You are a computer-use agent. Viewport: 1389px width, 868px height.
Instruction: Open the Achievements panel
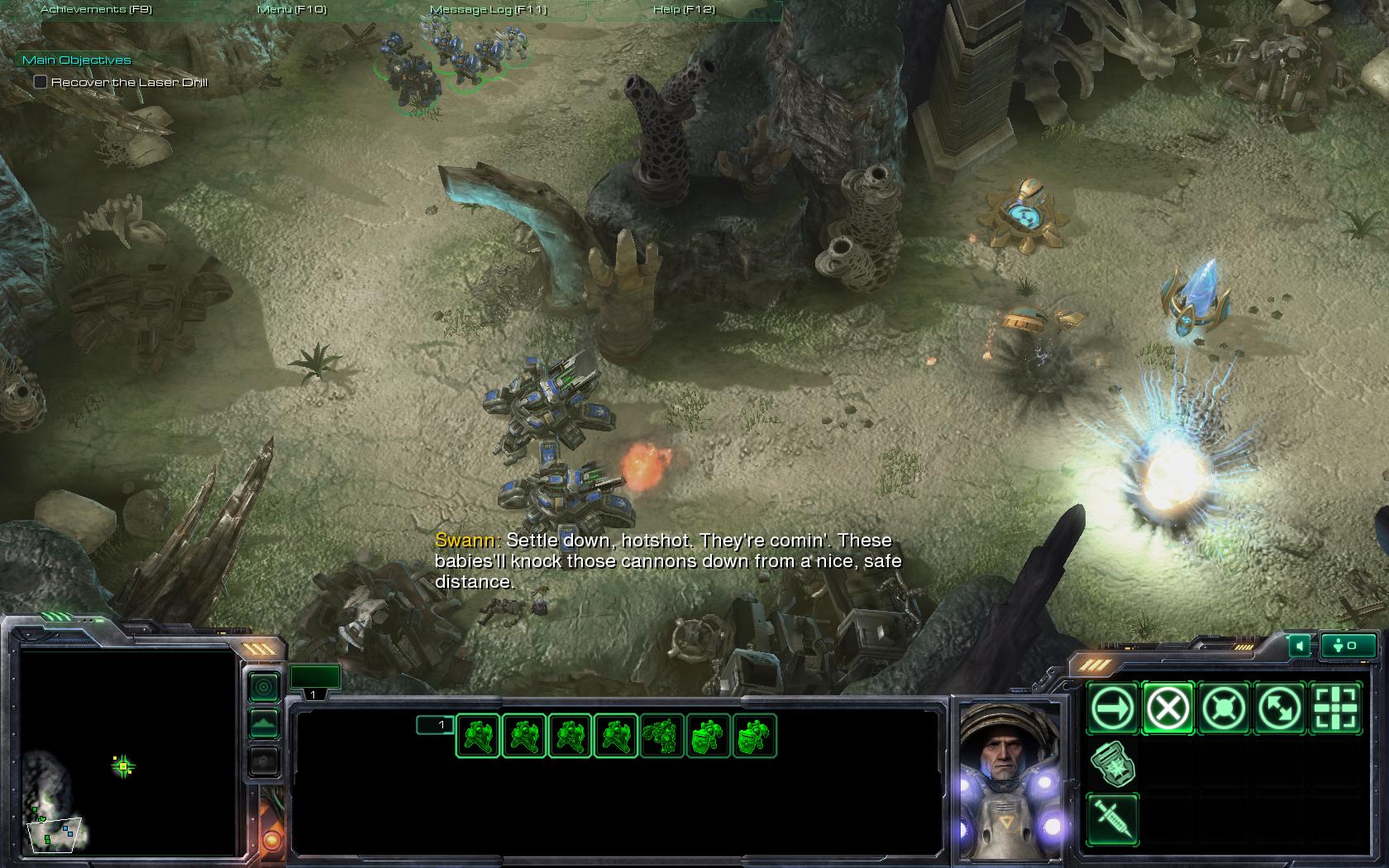point(96,9)
